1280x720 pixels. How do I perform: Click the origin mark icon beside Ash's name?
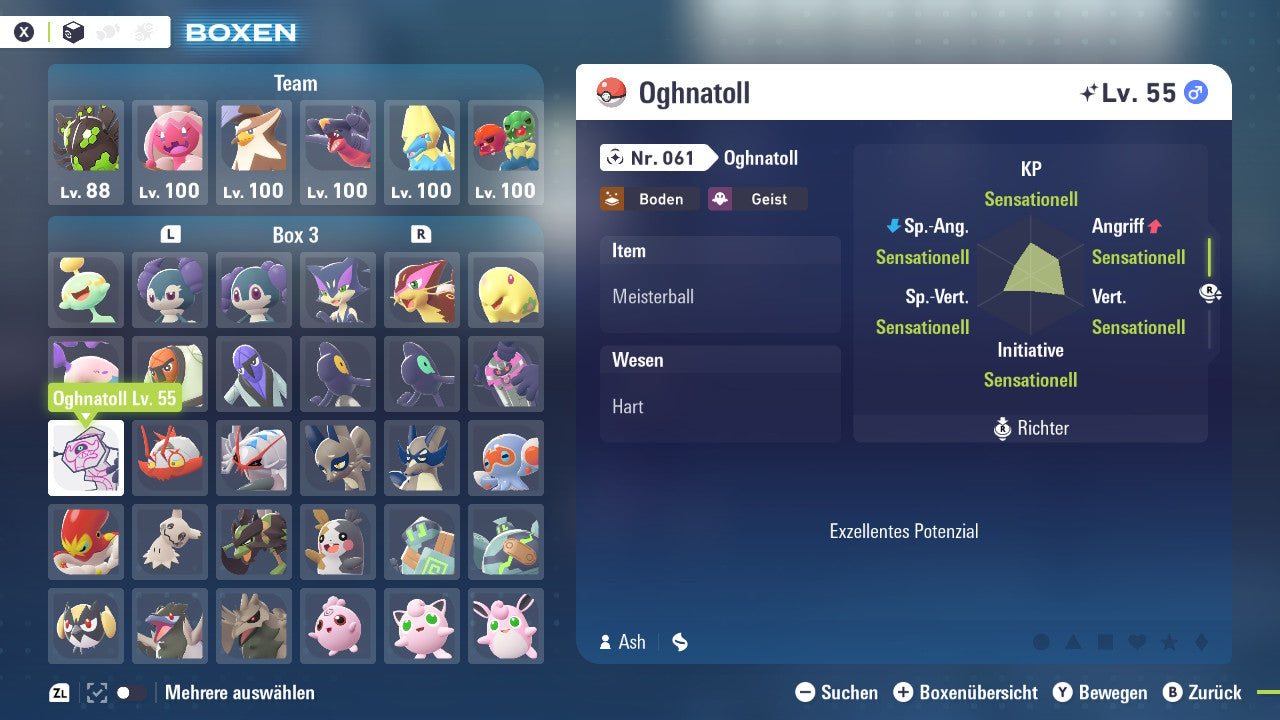tap(679, 642)
